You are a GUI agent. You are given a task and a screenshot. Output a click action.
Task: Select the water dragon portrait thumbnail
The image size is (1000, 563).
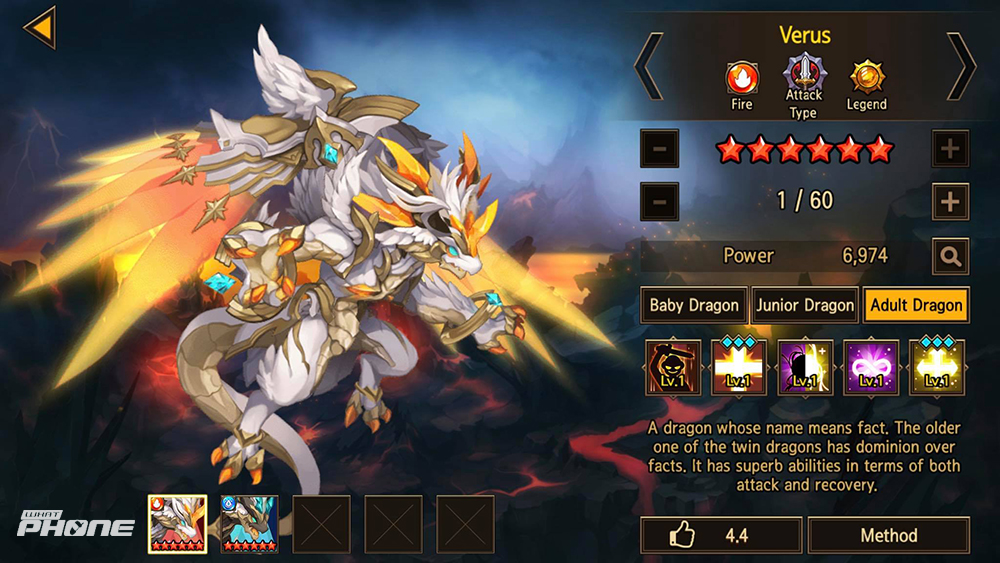(x=249, y=524)
